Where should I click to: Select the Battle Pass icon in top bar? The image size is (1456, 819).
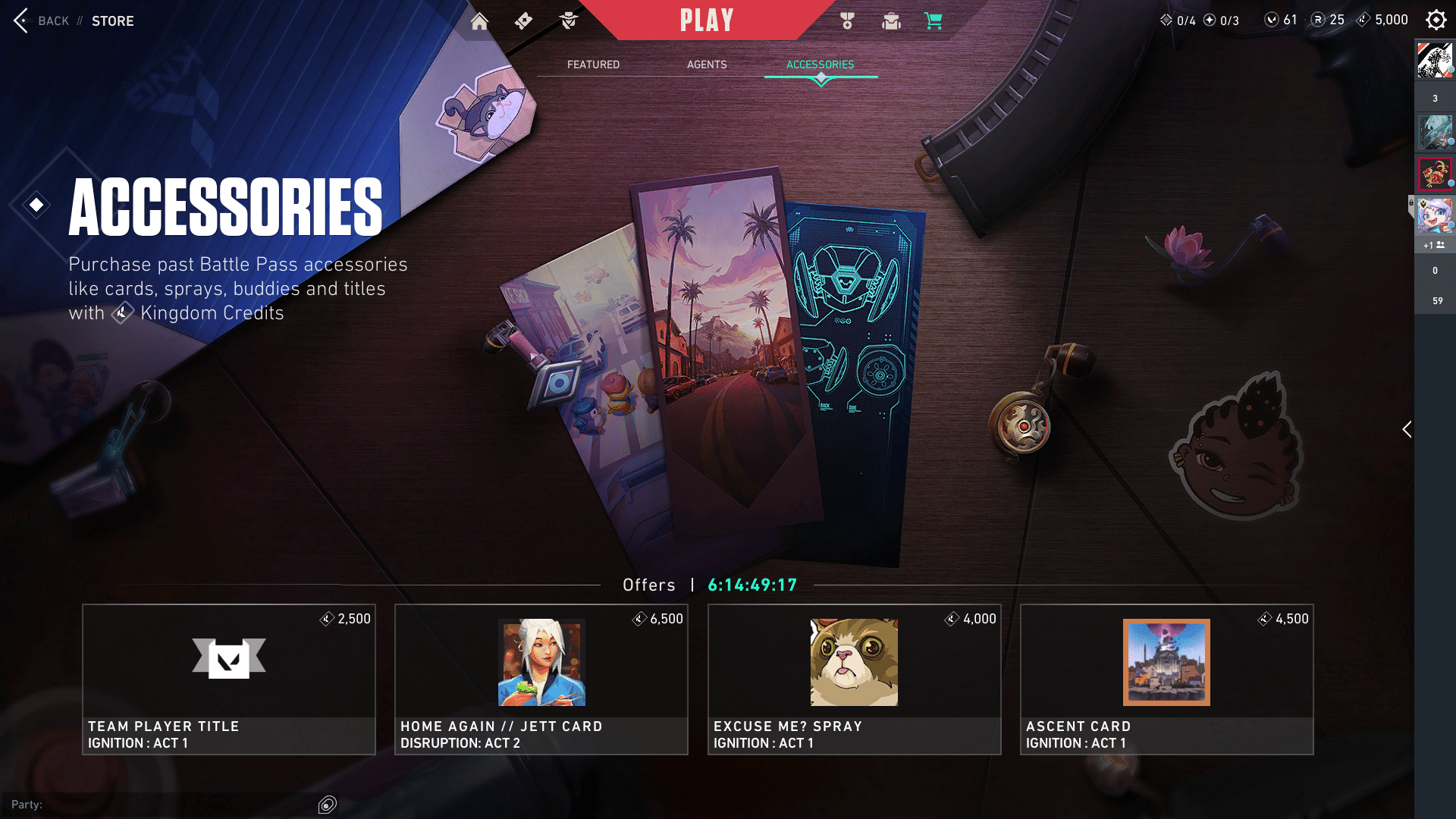[523, 20]
